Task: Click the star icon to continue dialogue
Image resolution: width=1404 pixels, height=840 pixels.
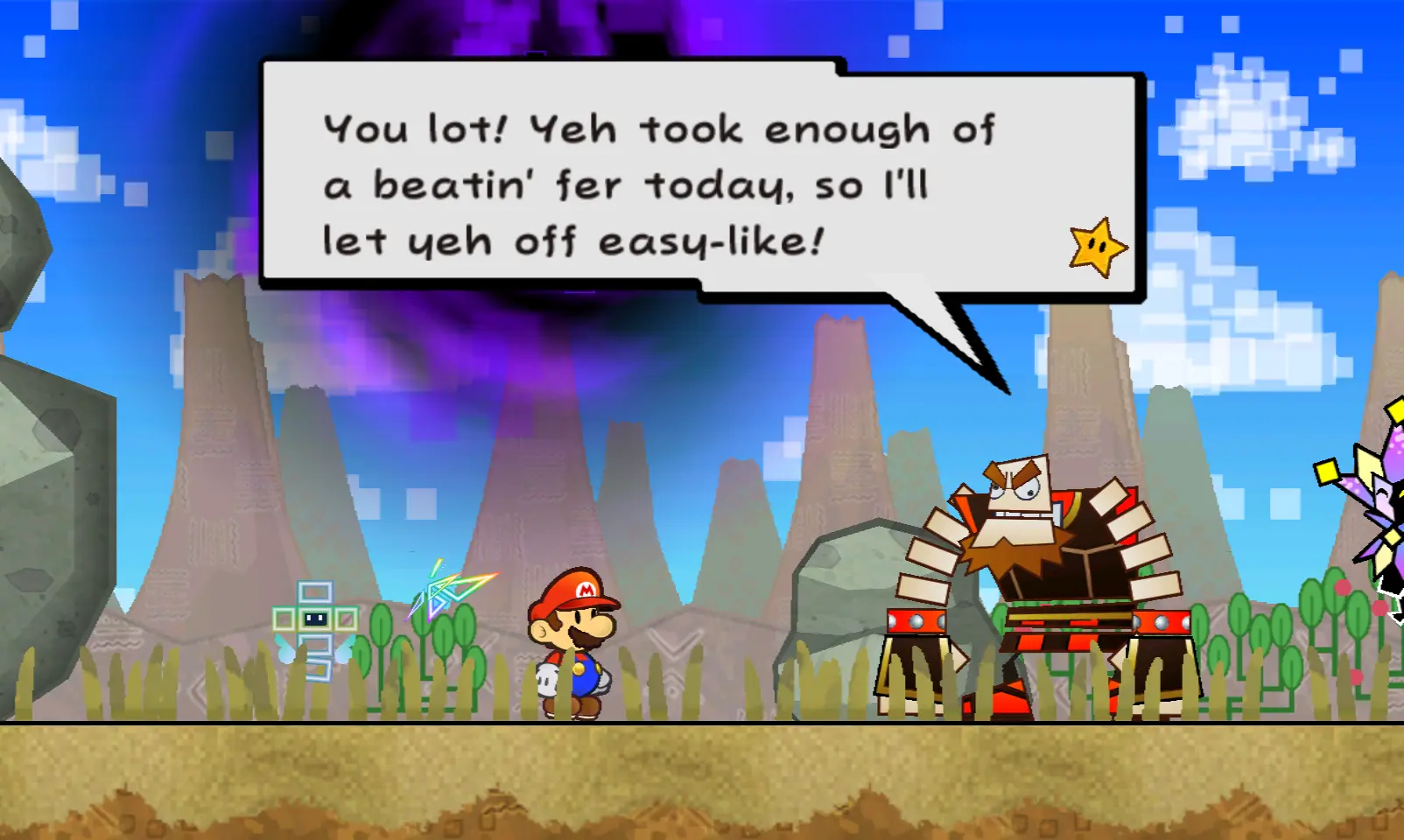Action: (x=1098, y=248)
